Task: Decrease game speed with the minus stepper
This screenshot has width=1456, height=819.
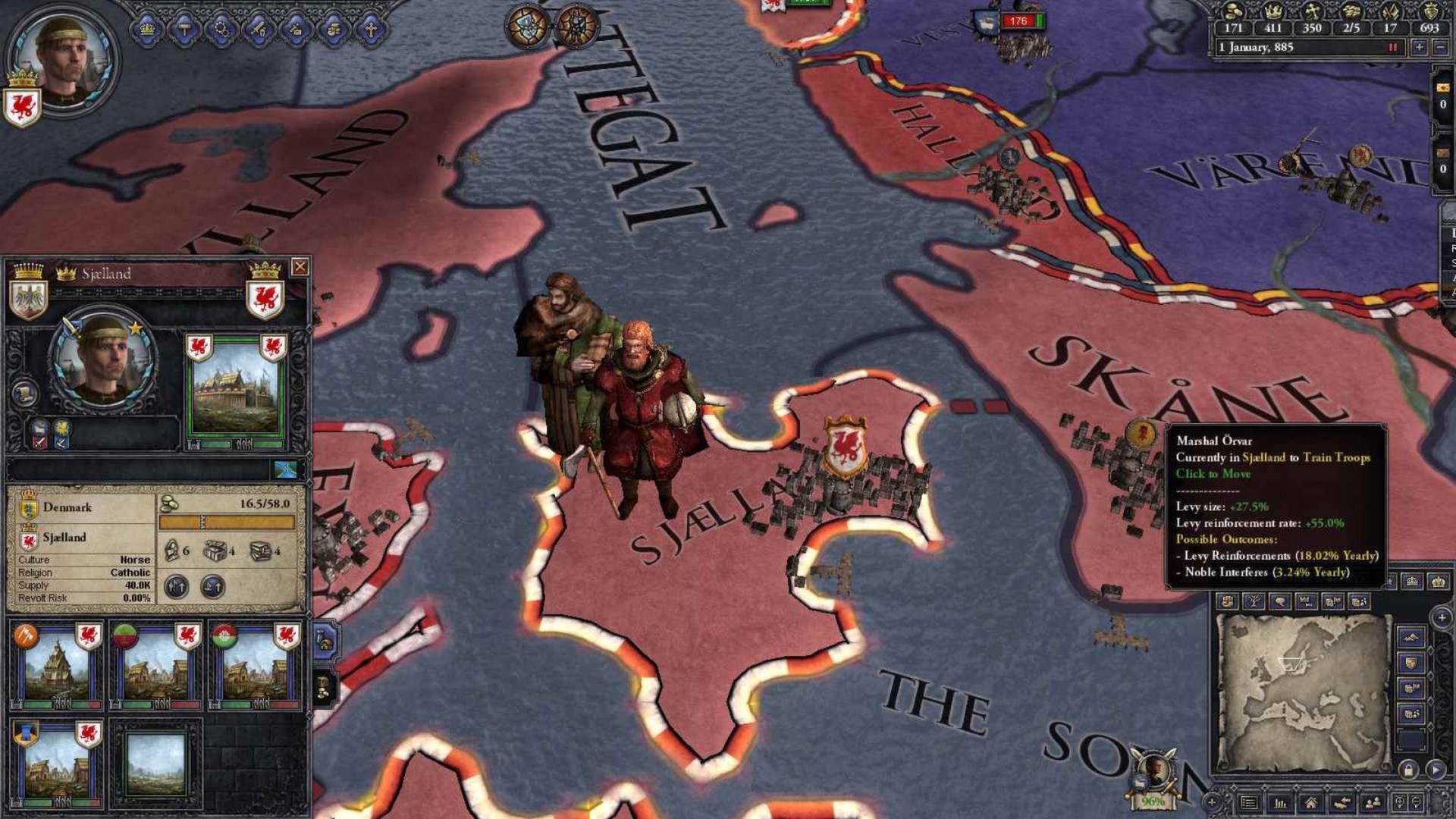Action: 1441,47
